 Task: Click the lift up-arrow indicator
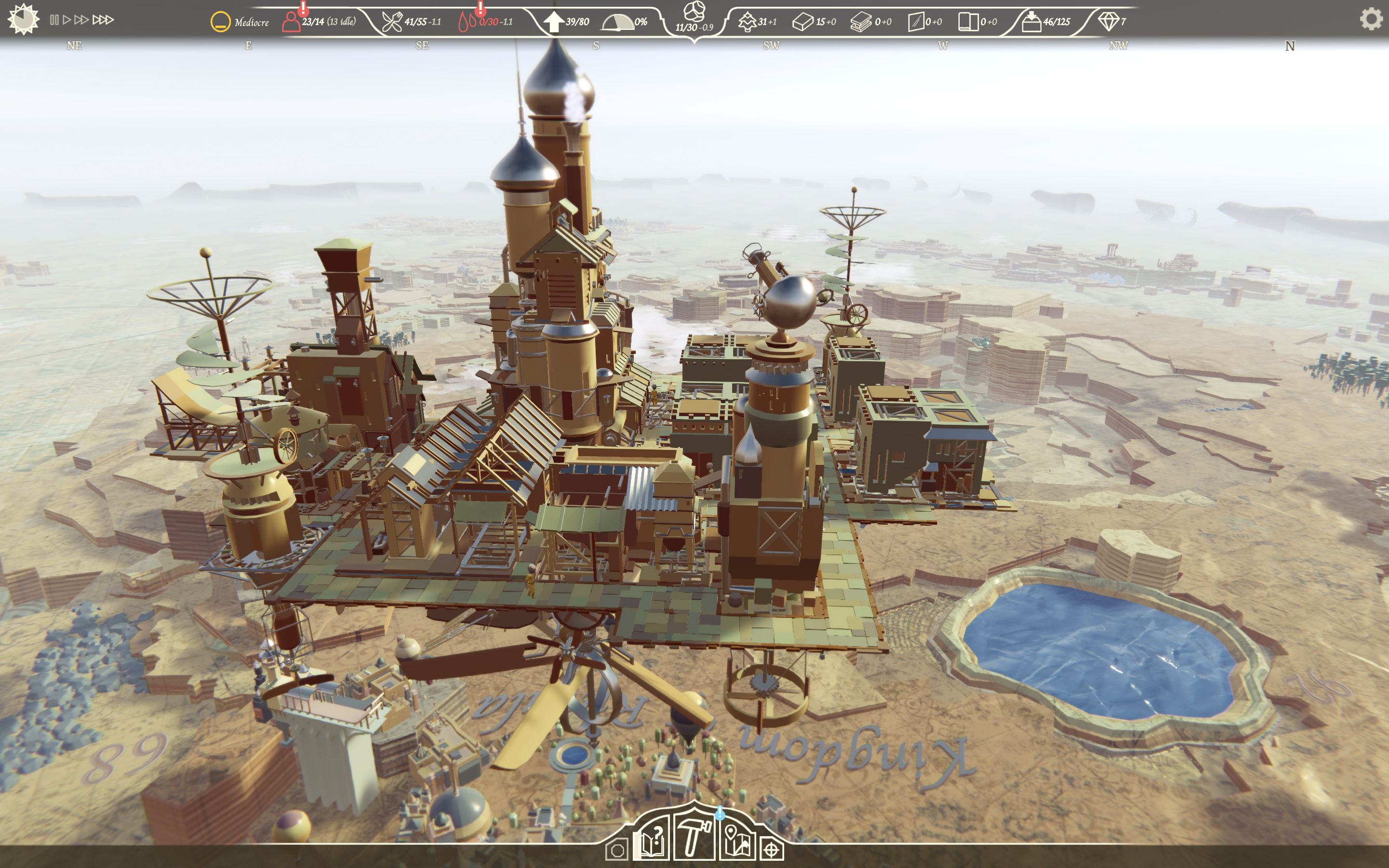553,22
